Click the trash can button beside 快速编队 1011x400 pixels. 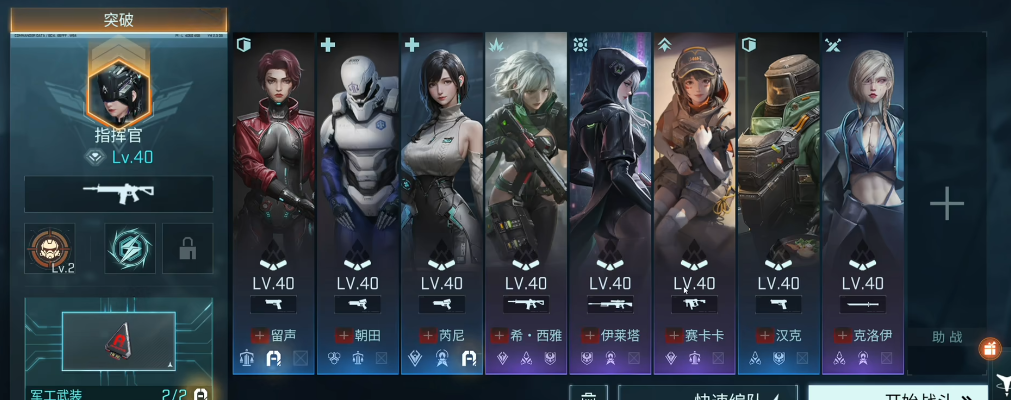(589, 393)
